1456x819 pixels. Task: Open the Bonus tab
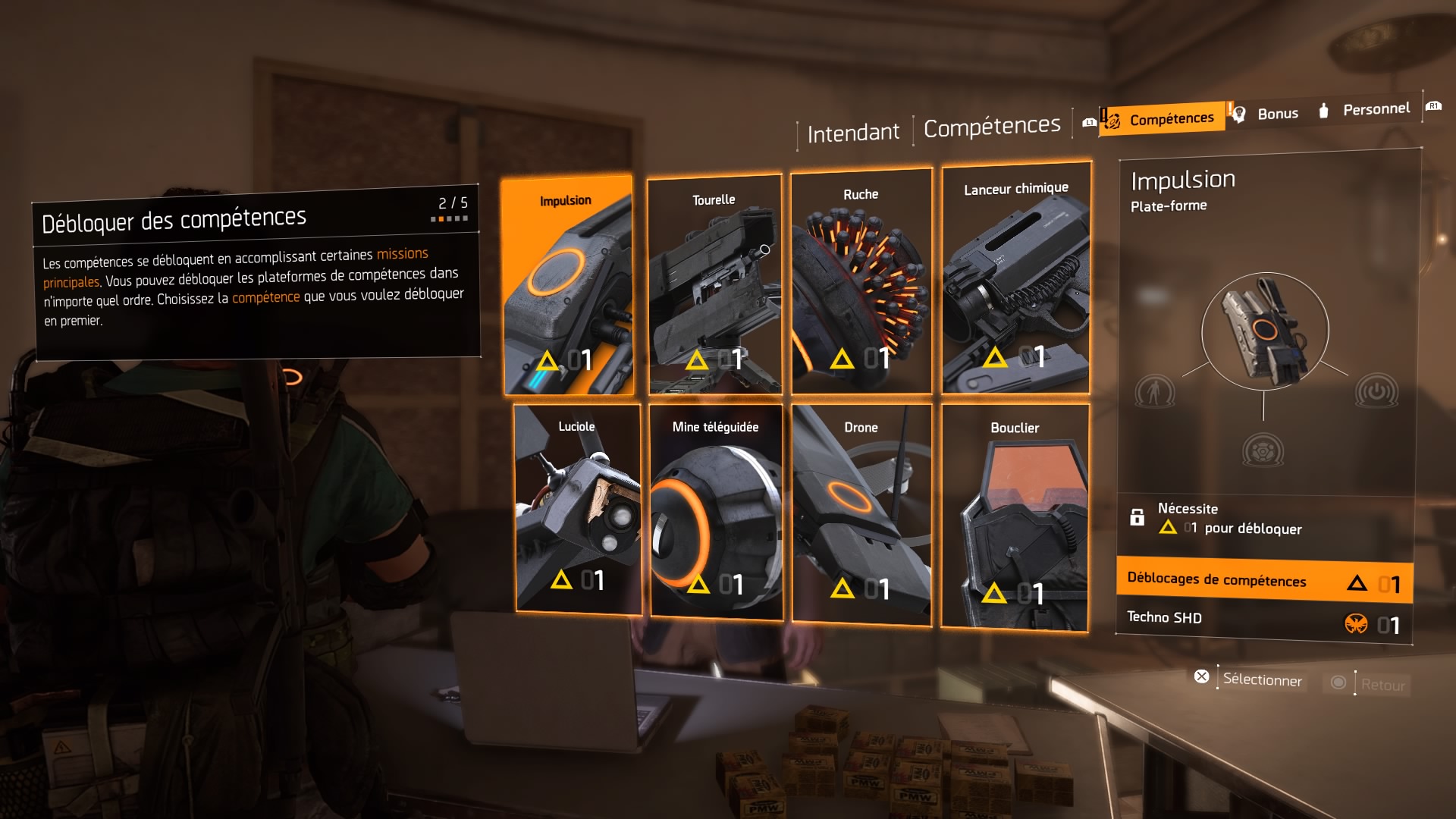pyautogui.click(x=1278, y=114)
